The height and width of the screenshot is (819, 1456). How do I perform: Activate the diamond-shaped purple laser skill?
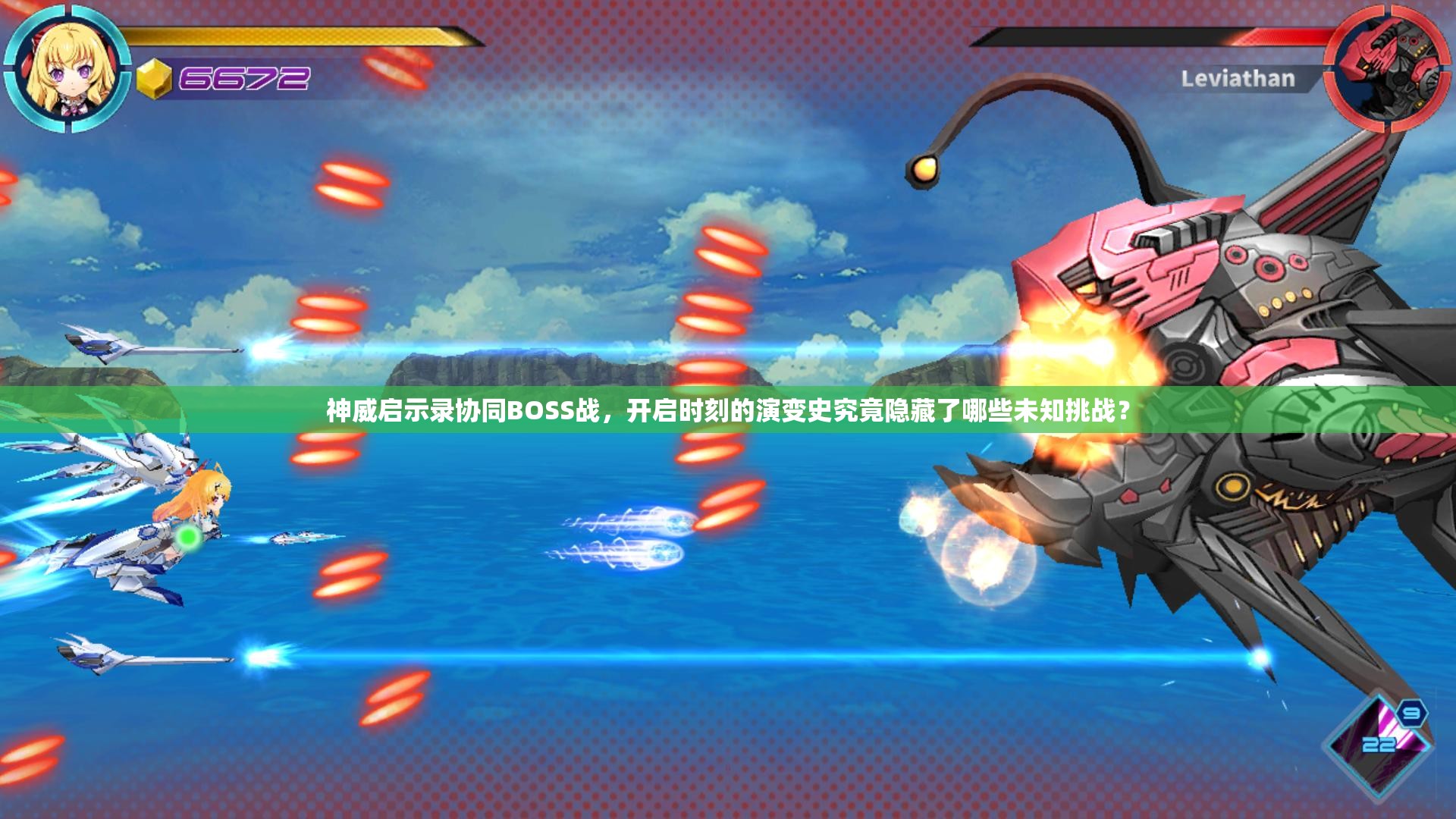coord(1377,746)
